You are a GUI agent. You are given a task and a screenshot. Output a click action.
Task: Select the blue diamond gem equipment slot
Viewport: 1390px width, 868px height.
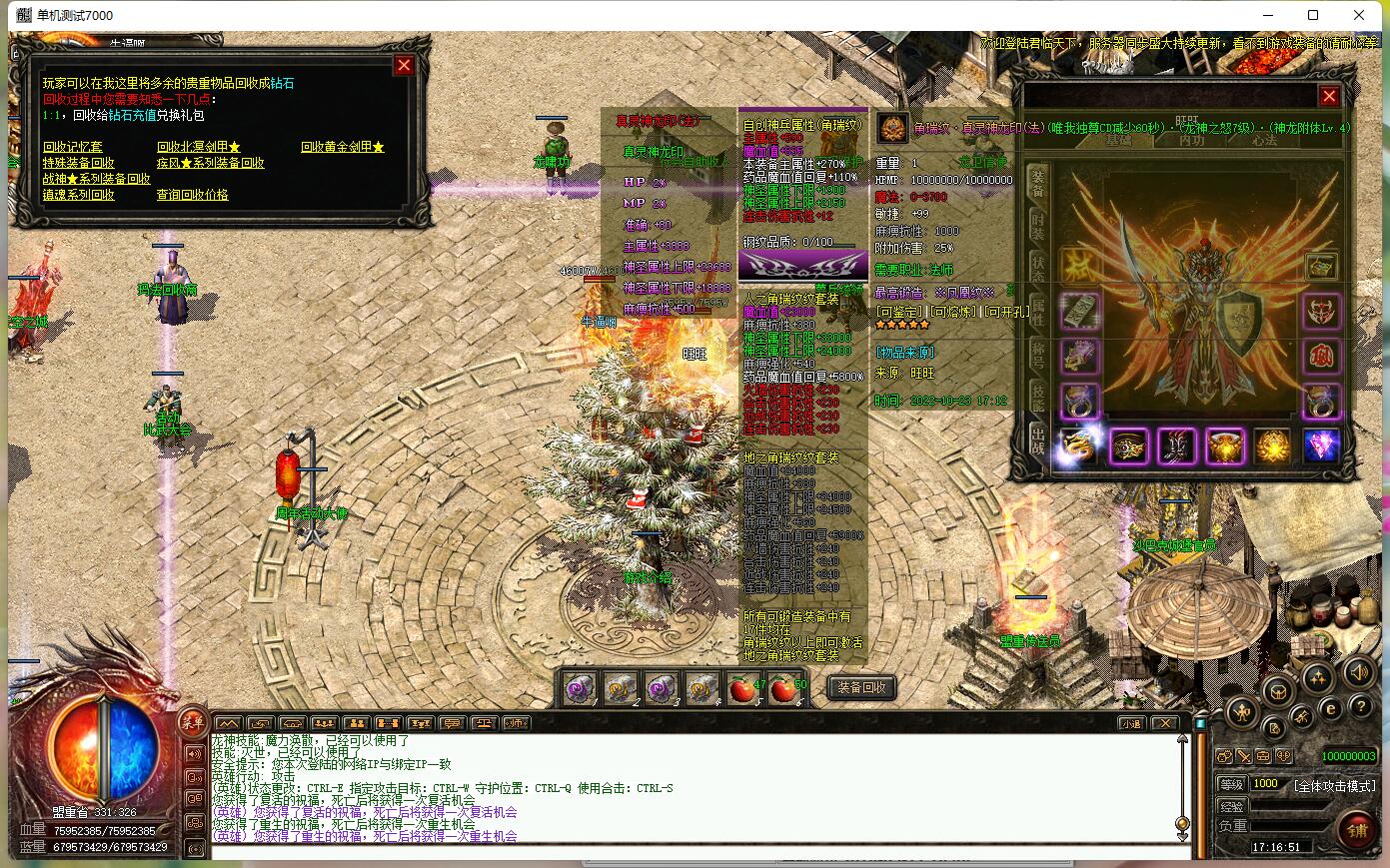point(1321,446)
